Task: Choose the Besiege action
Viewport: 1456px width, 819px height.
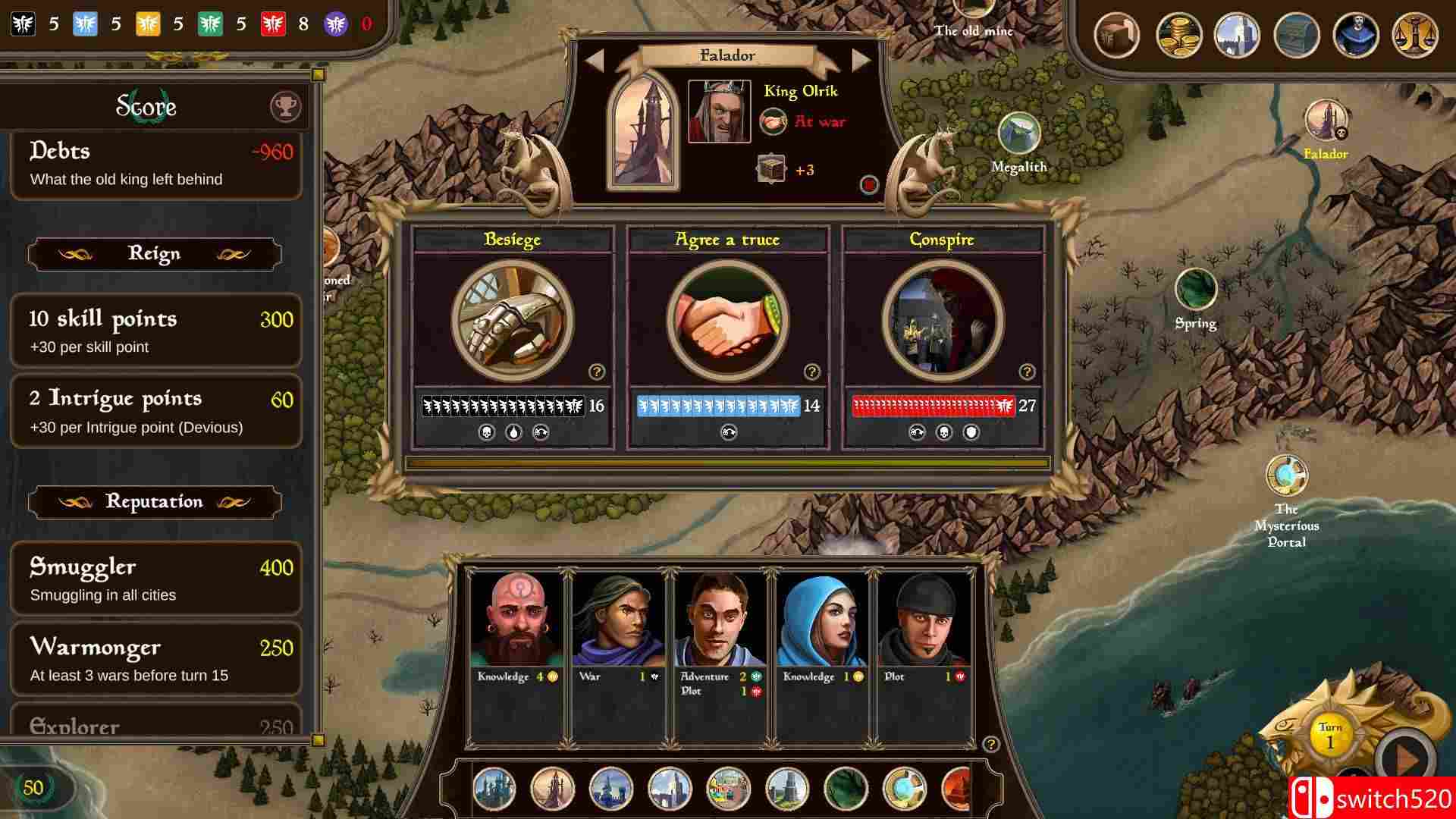Action: (513, 321)
